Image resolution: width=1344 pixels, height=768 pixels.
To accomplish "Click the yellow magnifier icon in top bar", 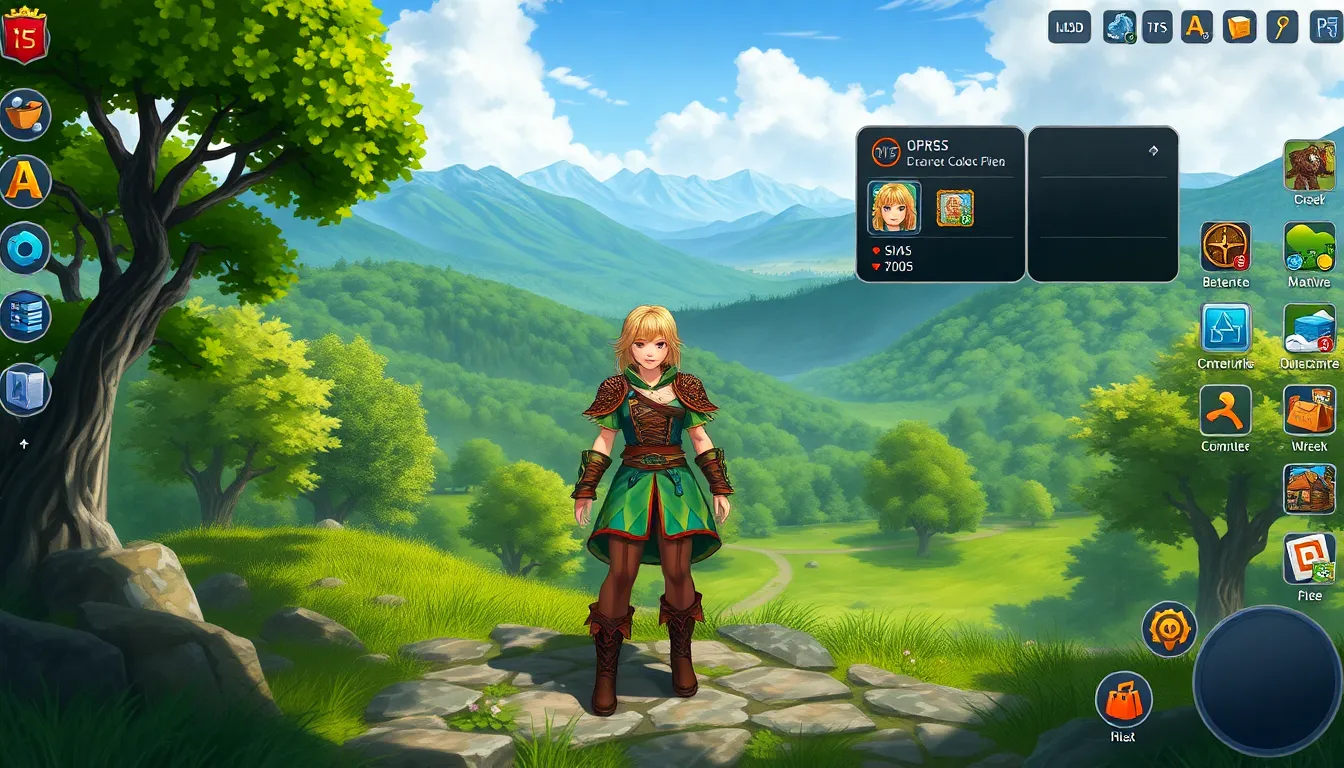I will click(1282, 27).
